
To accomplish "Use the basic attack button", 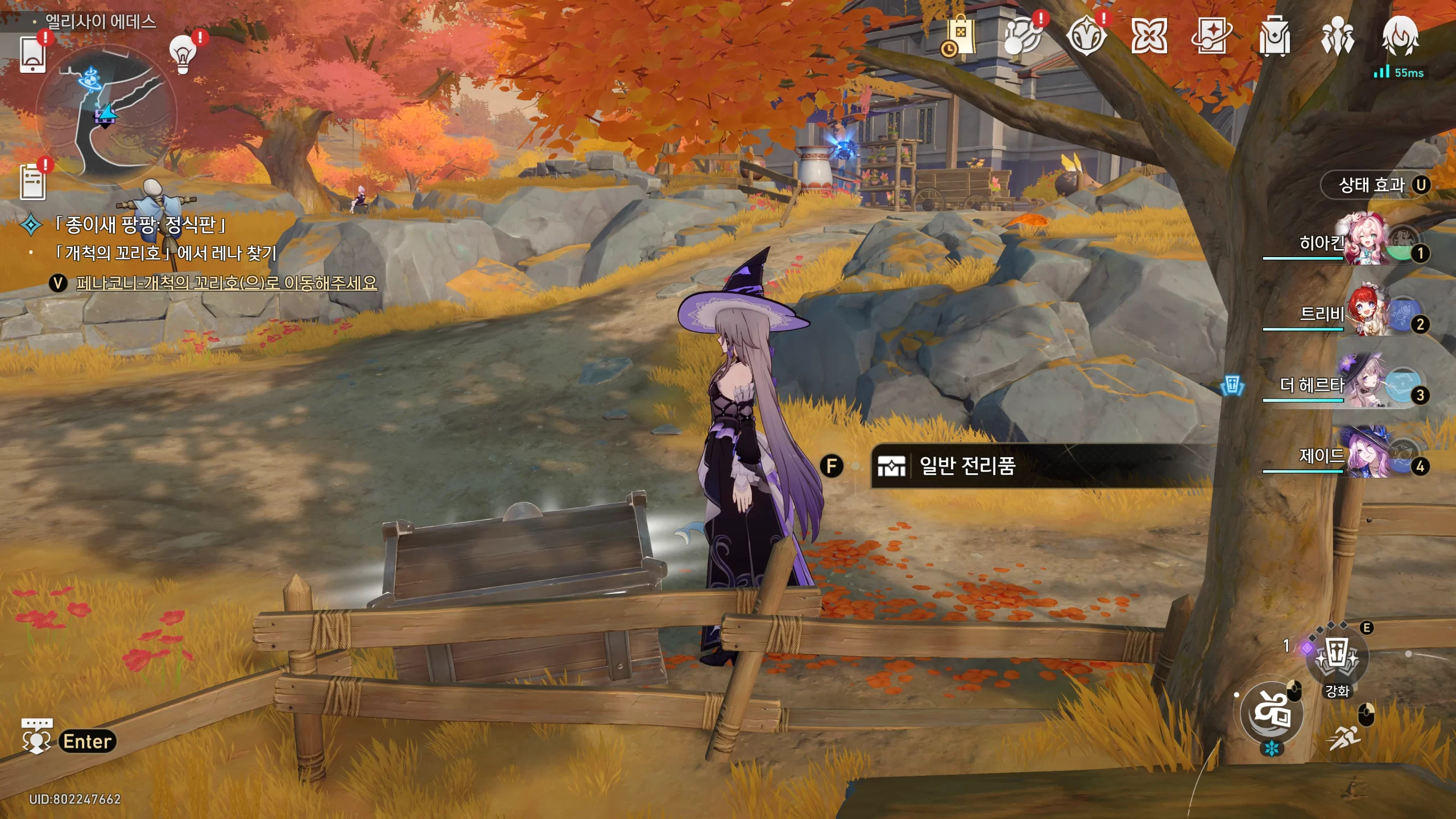I will click(x=1272, y=712).
